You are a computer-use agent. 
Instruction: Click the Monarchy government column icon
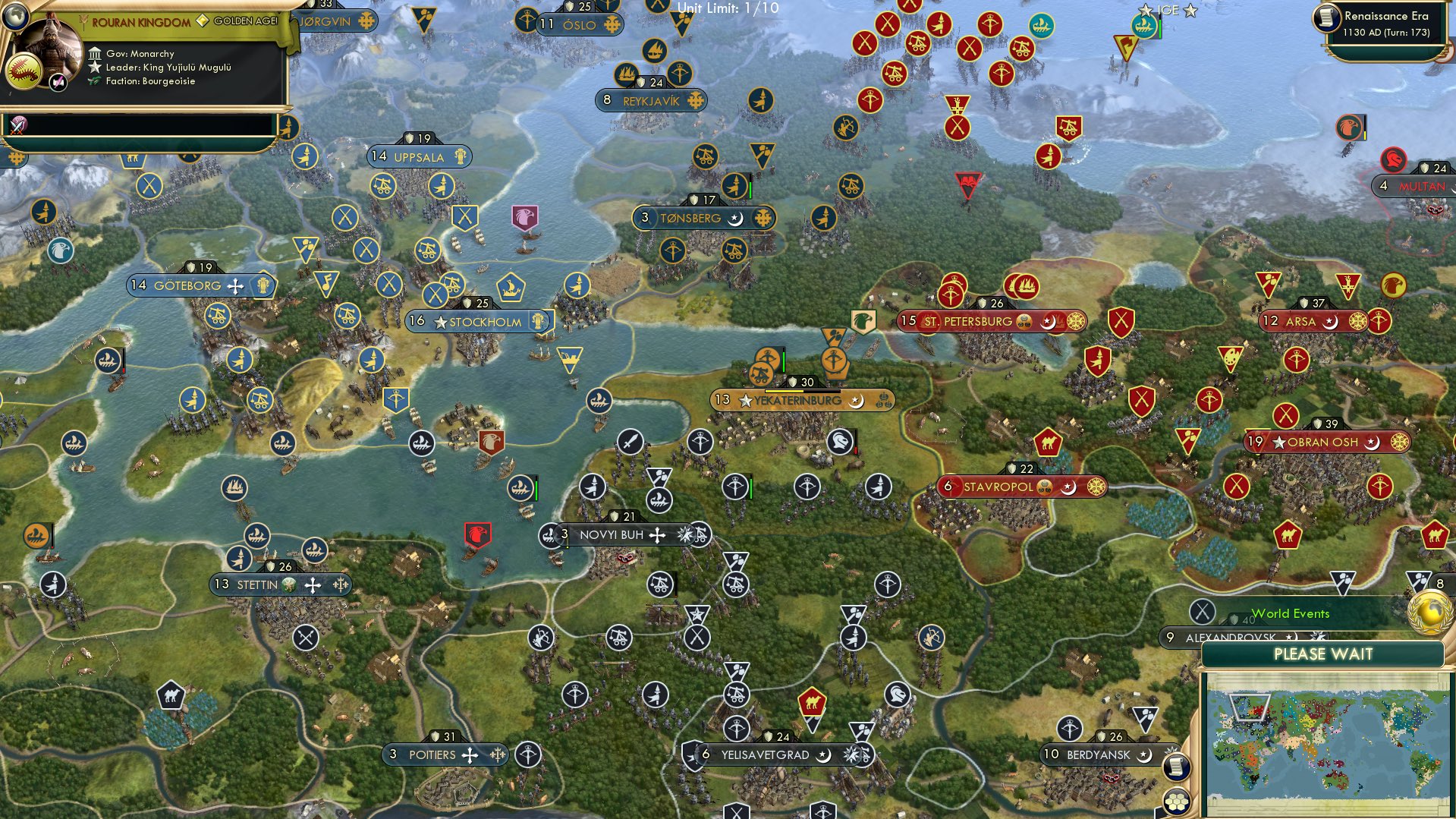coord(95,54)
